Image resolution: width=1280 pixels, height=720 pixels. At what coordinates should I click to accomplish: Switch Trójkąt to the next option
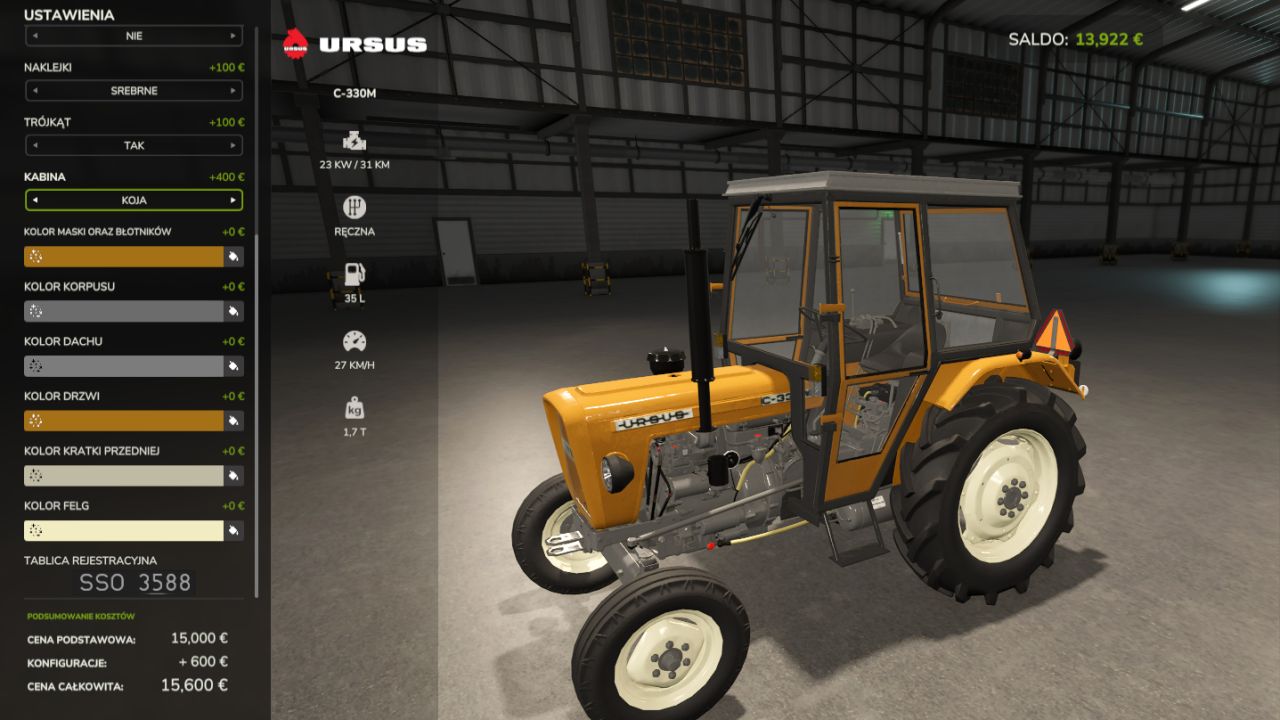coord(233,146)
